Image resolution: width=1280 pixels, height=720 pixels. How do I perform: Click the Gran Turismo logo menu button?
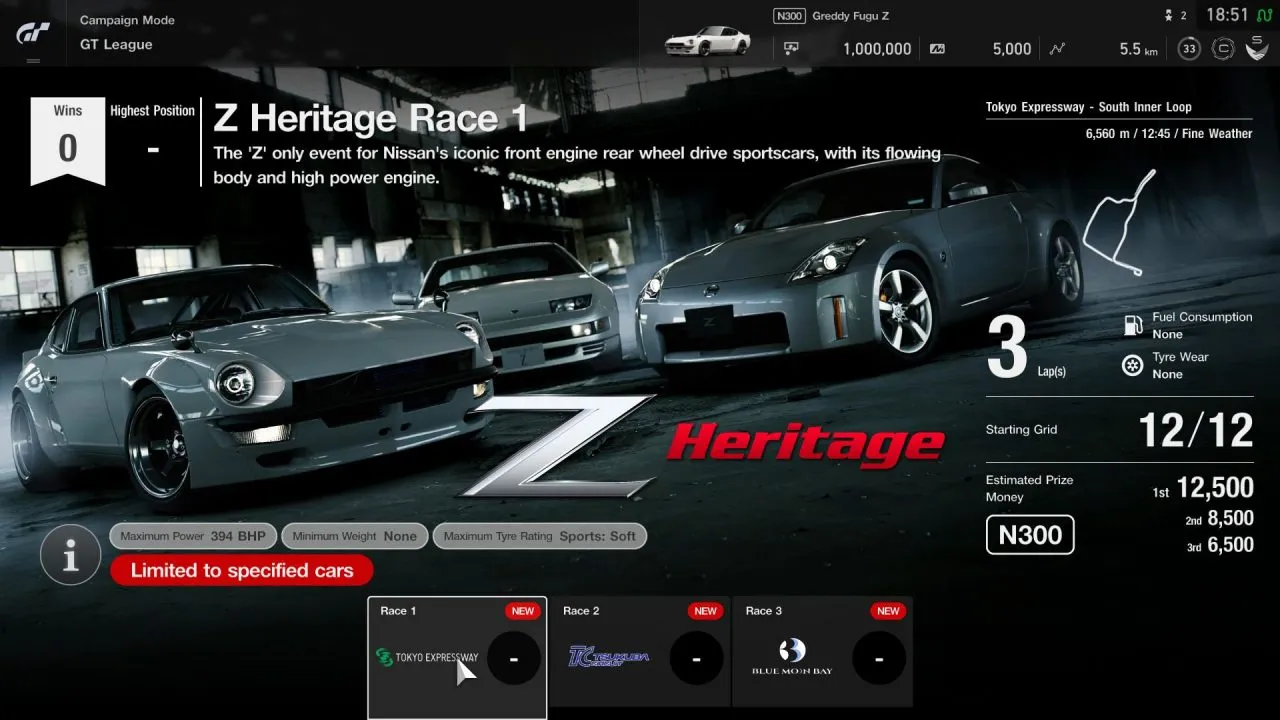coord(32,33)
